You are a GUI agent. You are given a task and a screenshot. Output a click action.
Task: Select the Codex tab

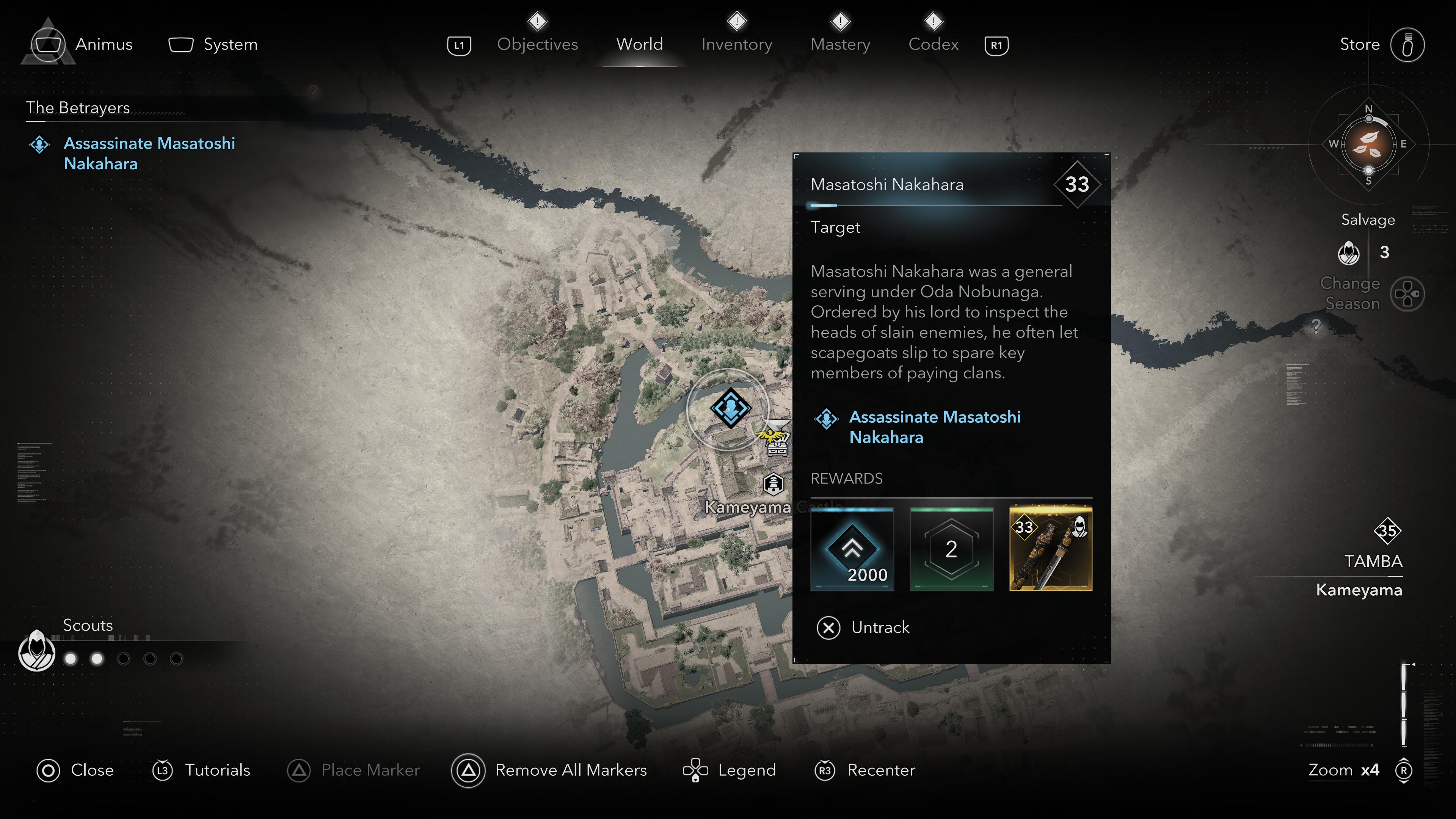point(933,44)
